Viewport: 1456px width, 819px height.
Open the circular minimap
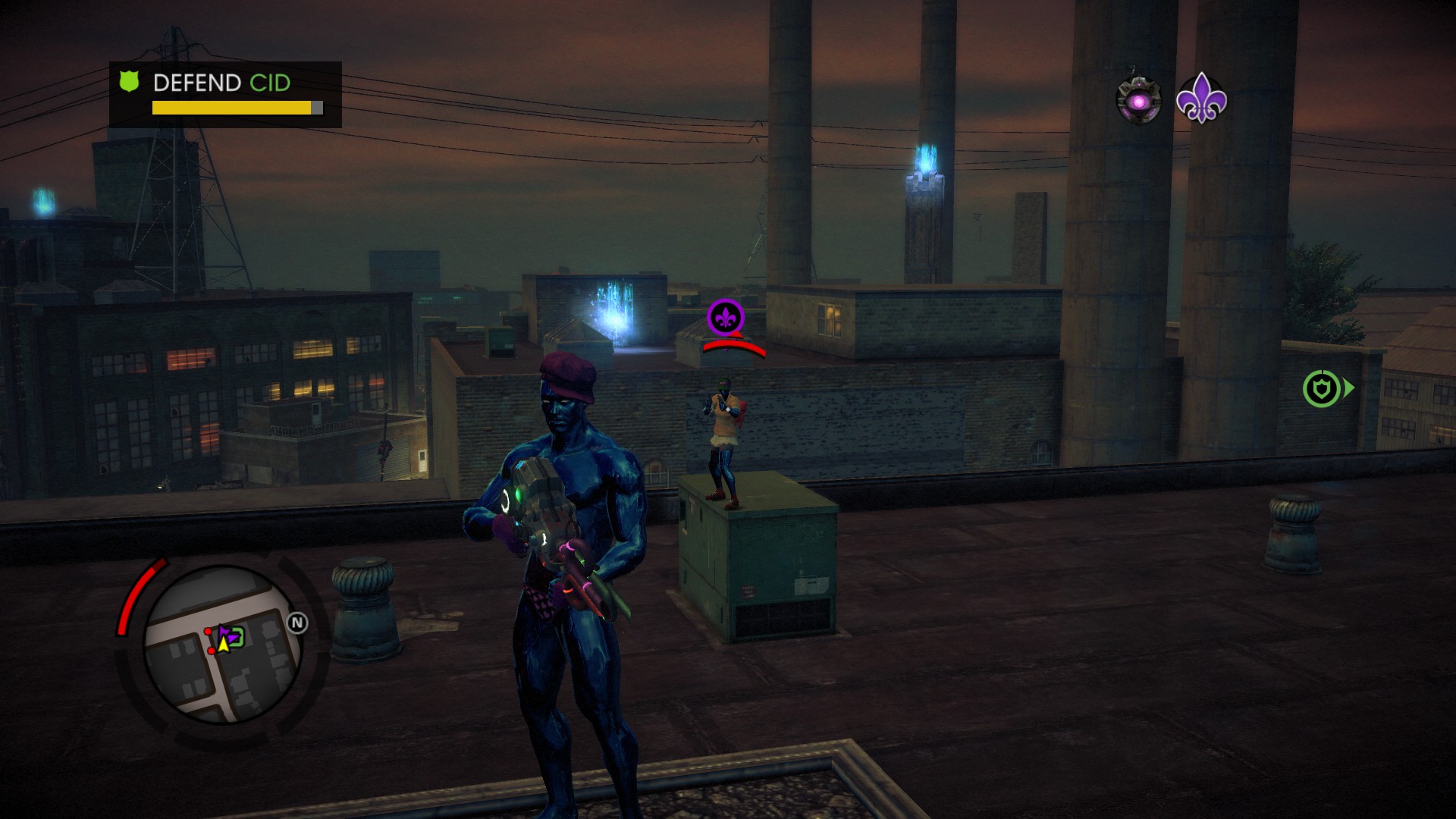(x=222, y=644)
